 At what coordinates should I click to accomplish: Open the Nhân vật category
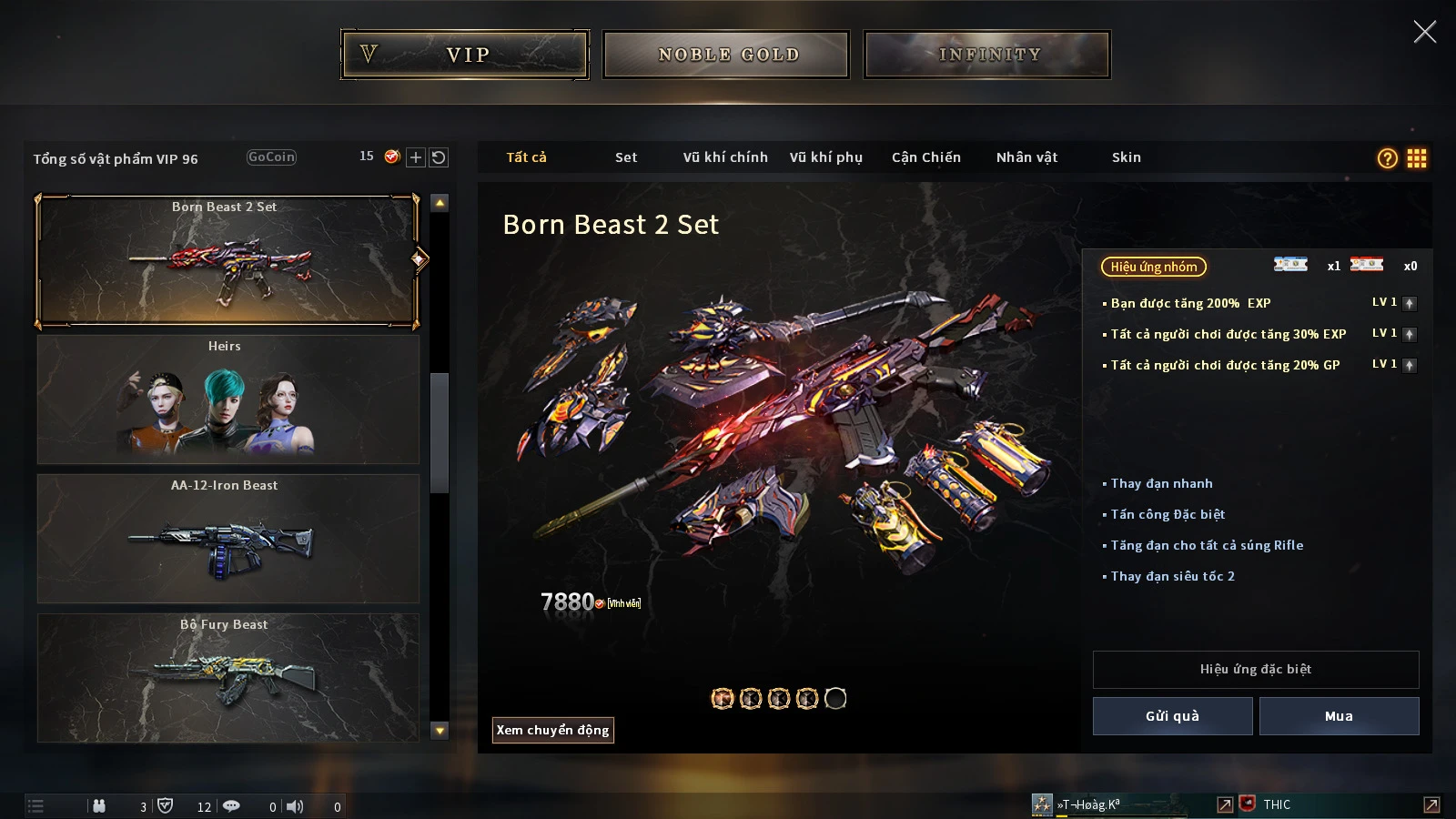(x=1026, y=157)
